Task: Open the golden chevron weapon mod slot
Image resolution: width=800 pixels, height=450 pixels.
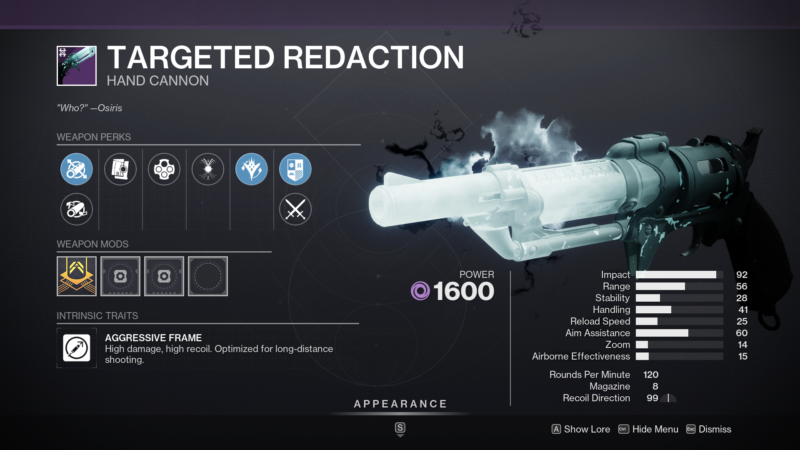Action: pos(77,277)
